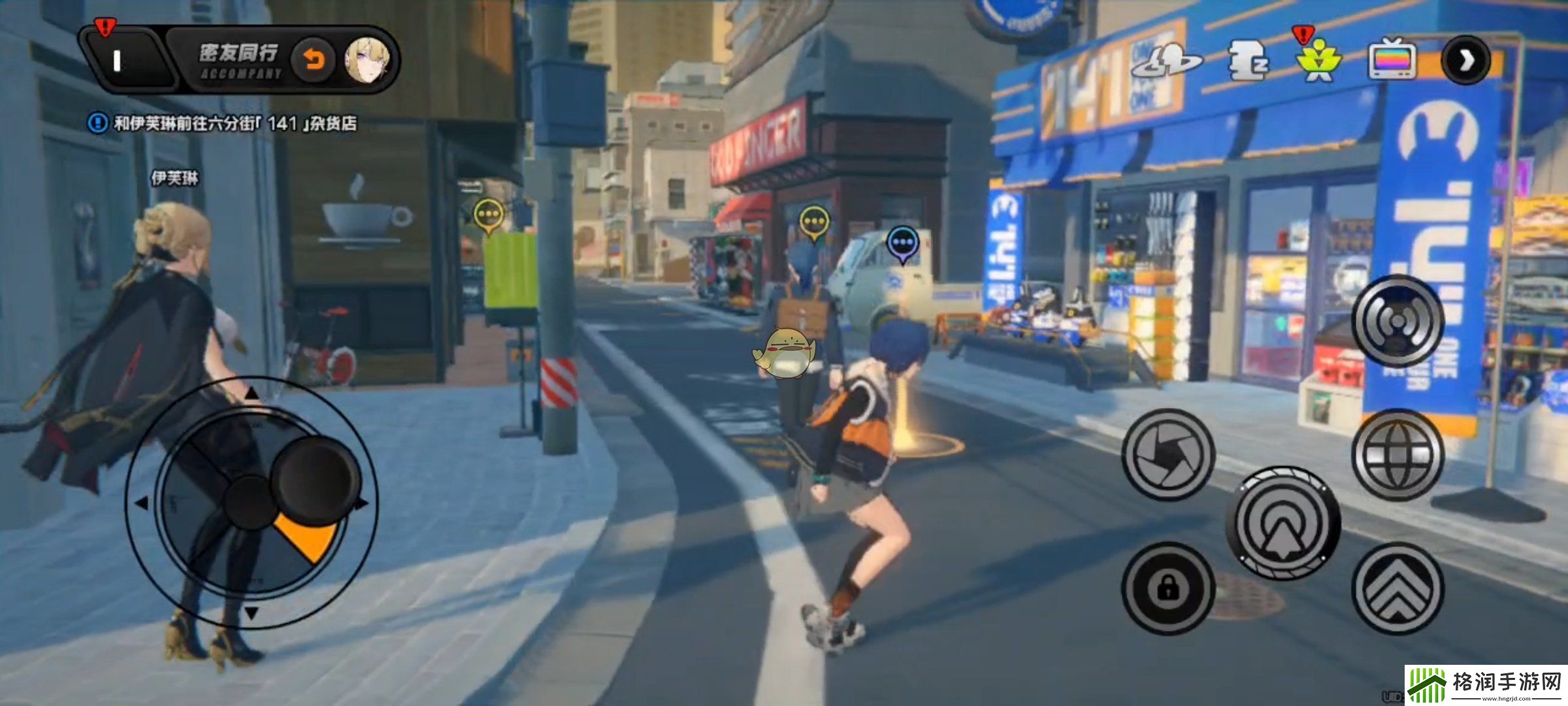The image size is (1568, 706).
Task: Open the planet icon in the top bar
Action: tap(1166, 60)
